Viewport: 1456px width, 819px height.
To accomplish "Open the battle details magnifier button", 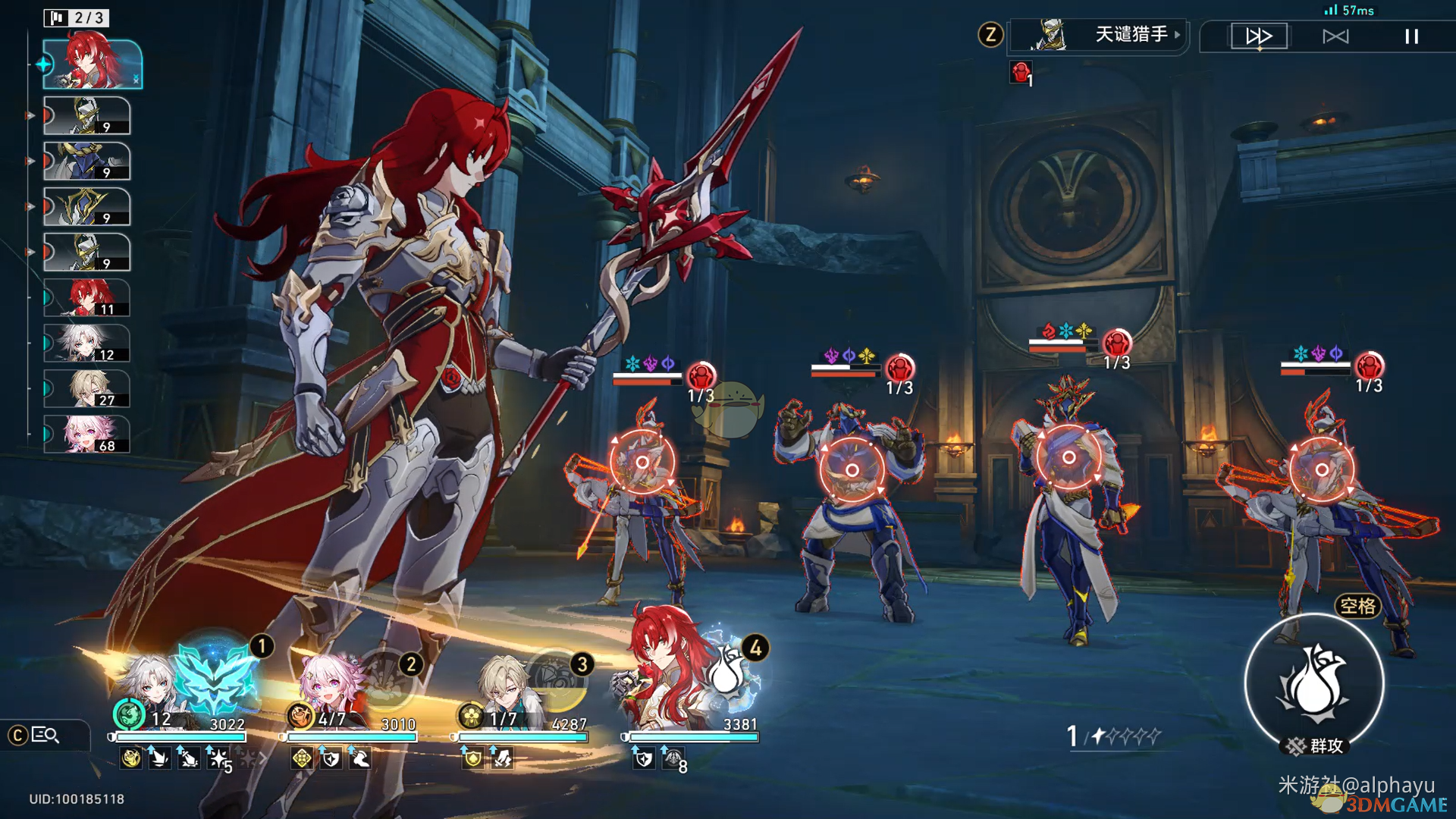I will pos(45,735).
